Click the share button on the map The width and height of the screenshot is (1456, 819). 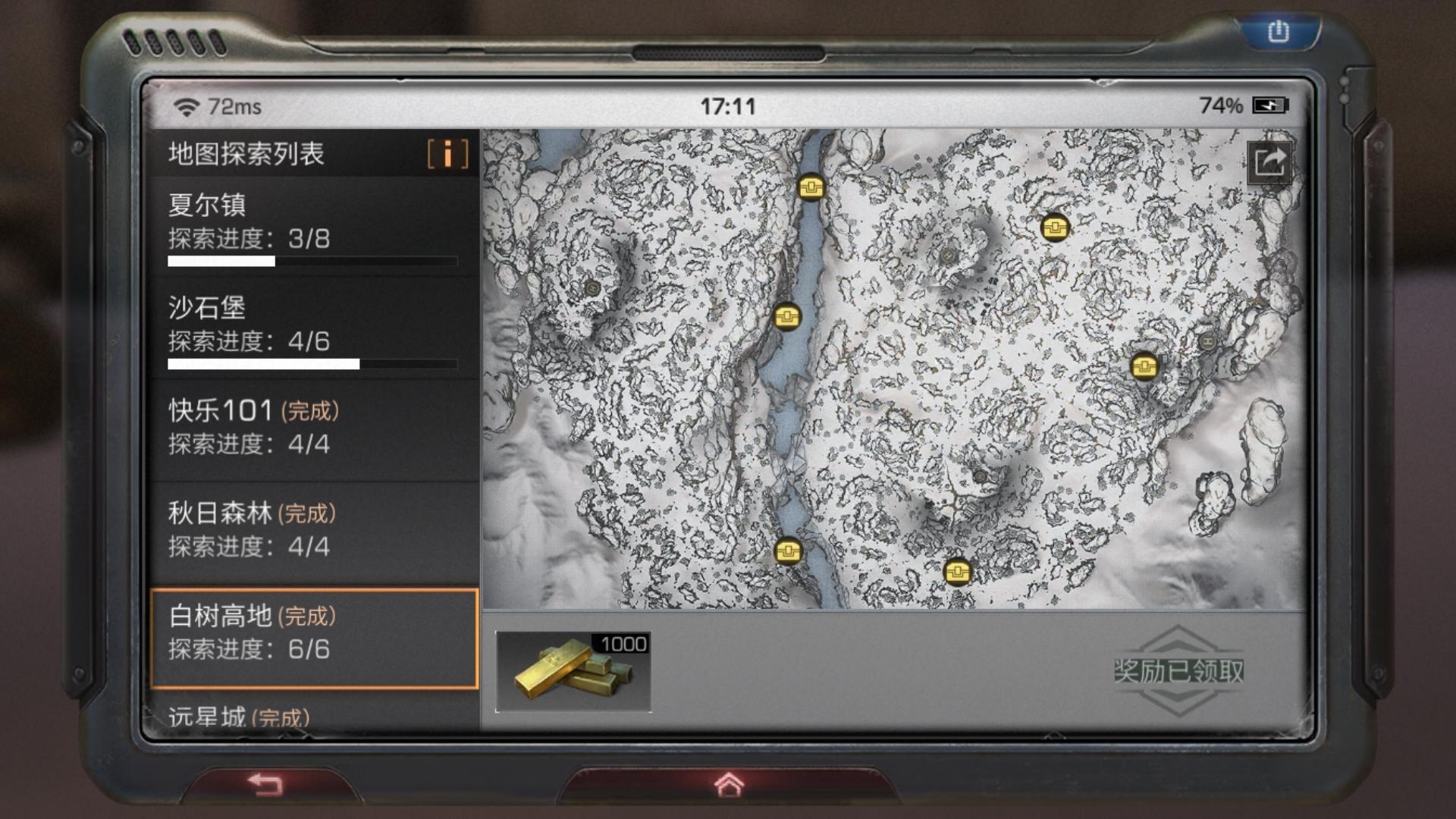tap(1269, 162)
